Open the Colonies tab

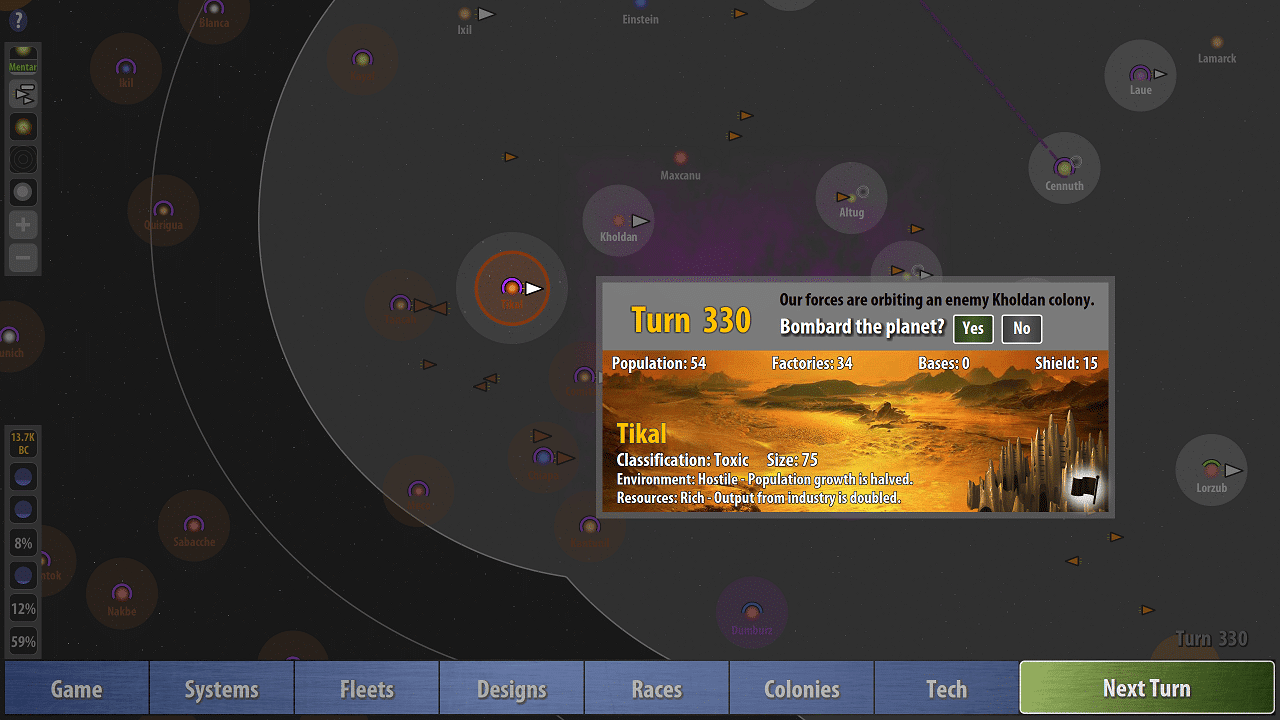point(801,688)
